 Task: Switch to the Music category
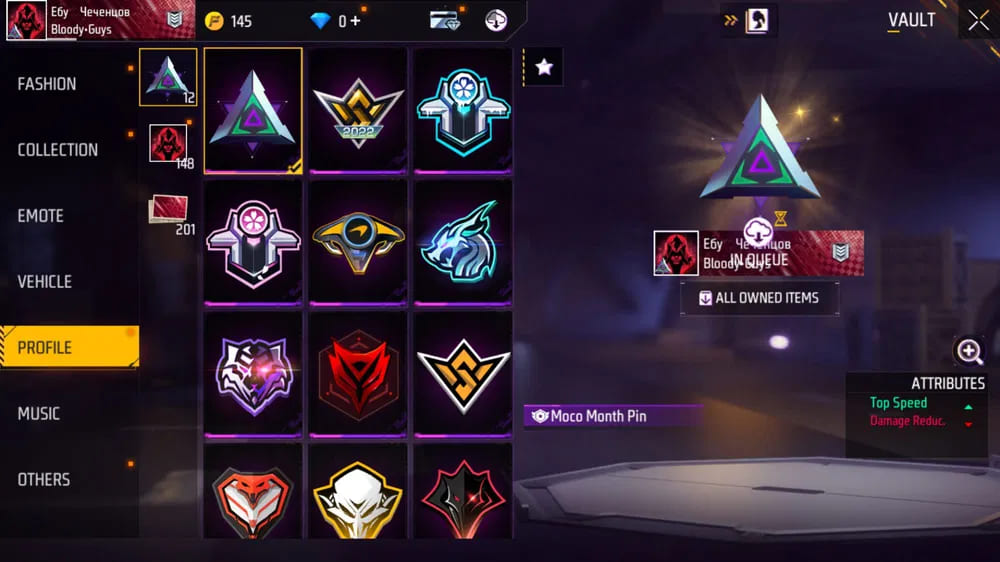pos(39,414)
